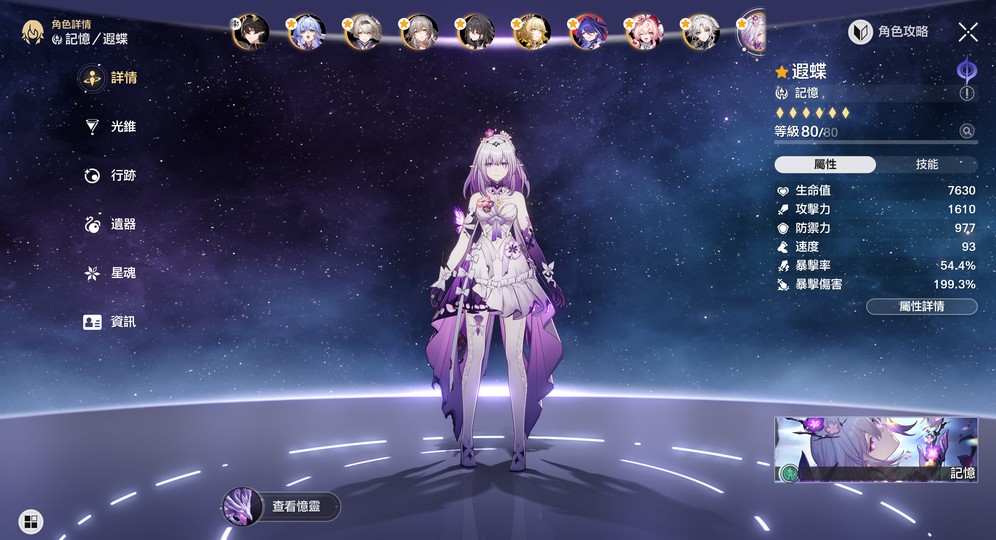996x540 pixels.
Task: Select the 星魂 eidolon menu entry
Action: pyautogui.click(x=110, y=273)
